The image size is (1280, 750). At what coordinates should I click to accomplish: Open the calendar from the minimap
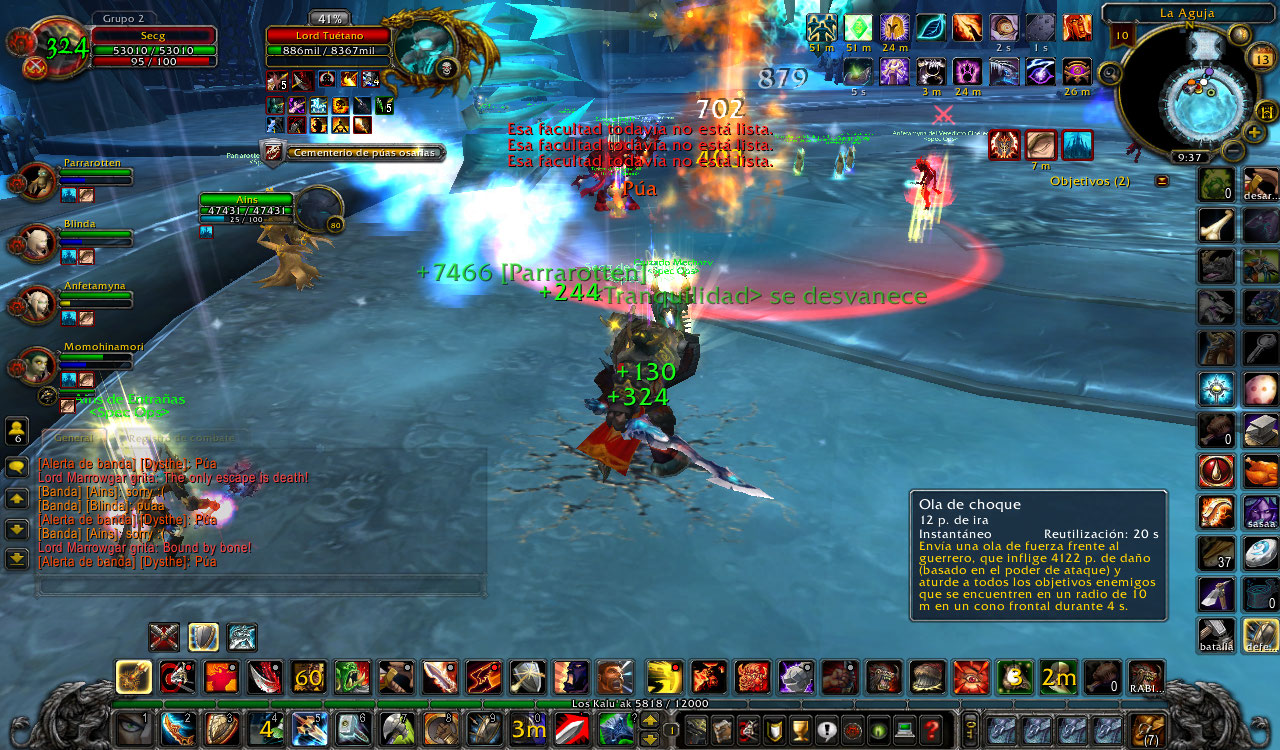coord(1261,56)
